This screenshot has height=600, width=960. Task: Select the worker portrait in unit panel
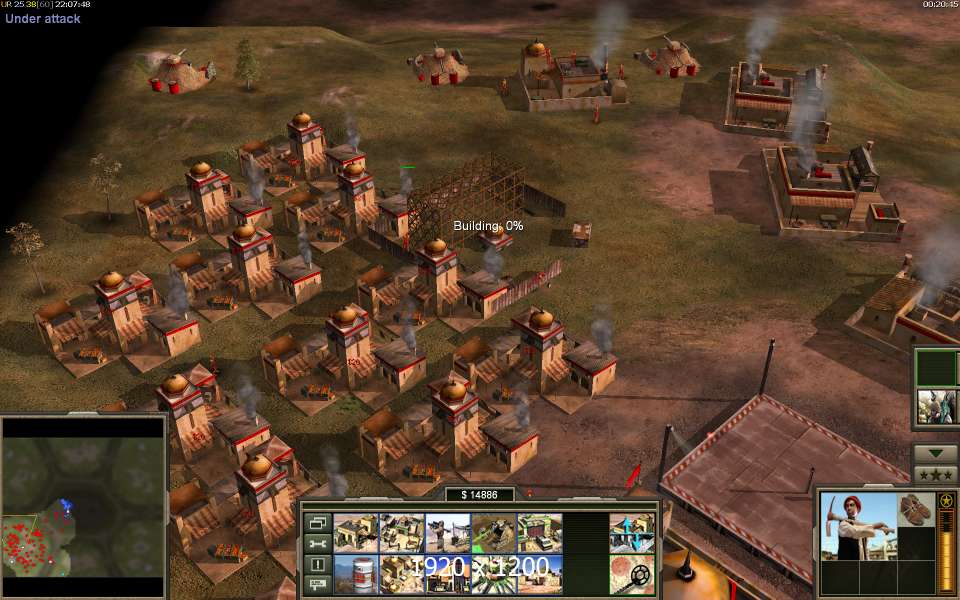point(856,525)
